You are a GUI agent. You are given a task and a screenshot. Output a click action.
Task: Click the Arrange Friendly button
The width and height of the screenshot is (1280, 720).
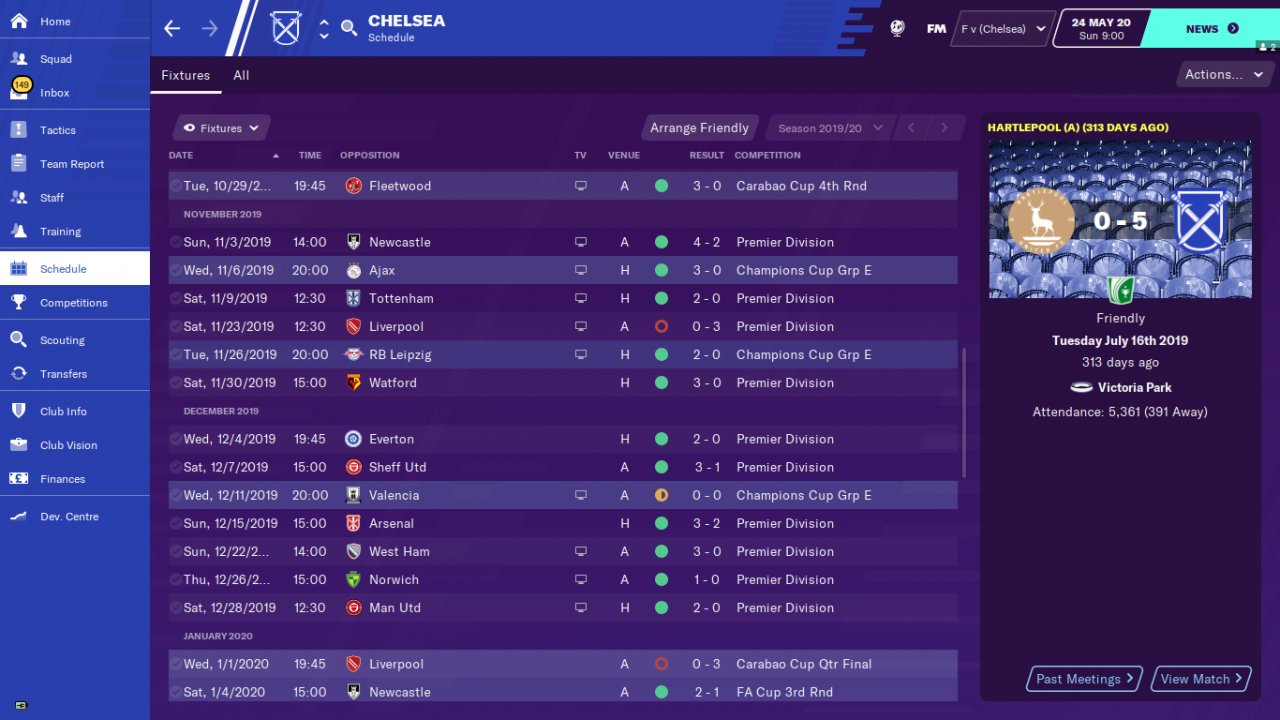click(x=699, y=128)
